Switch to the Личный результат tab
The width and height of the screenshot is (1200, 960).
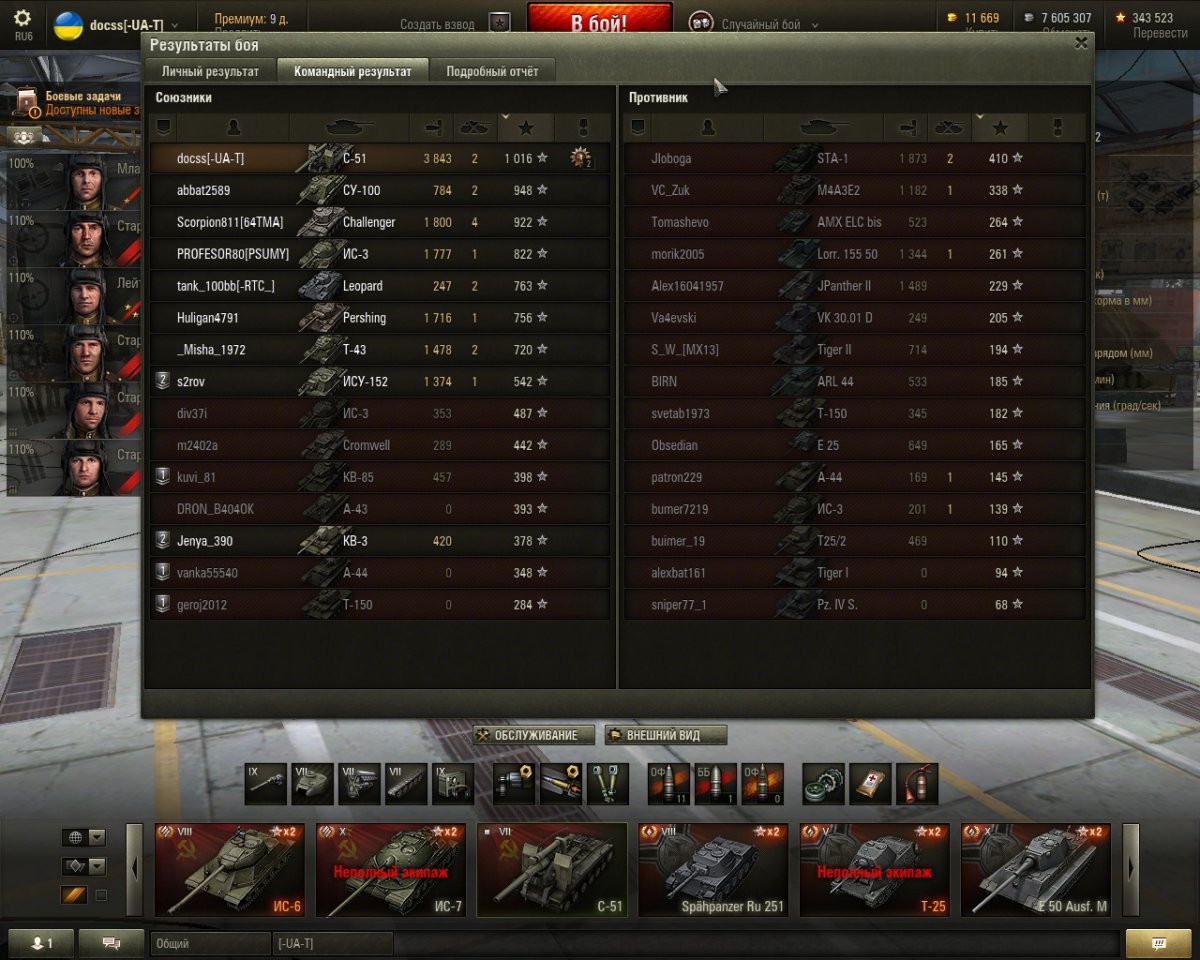211,71
